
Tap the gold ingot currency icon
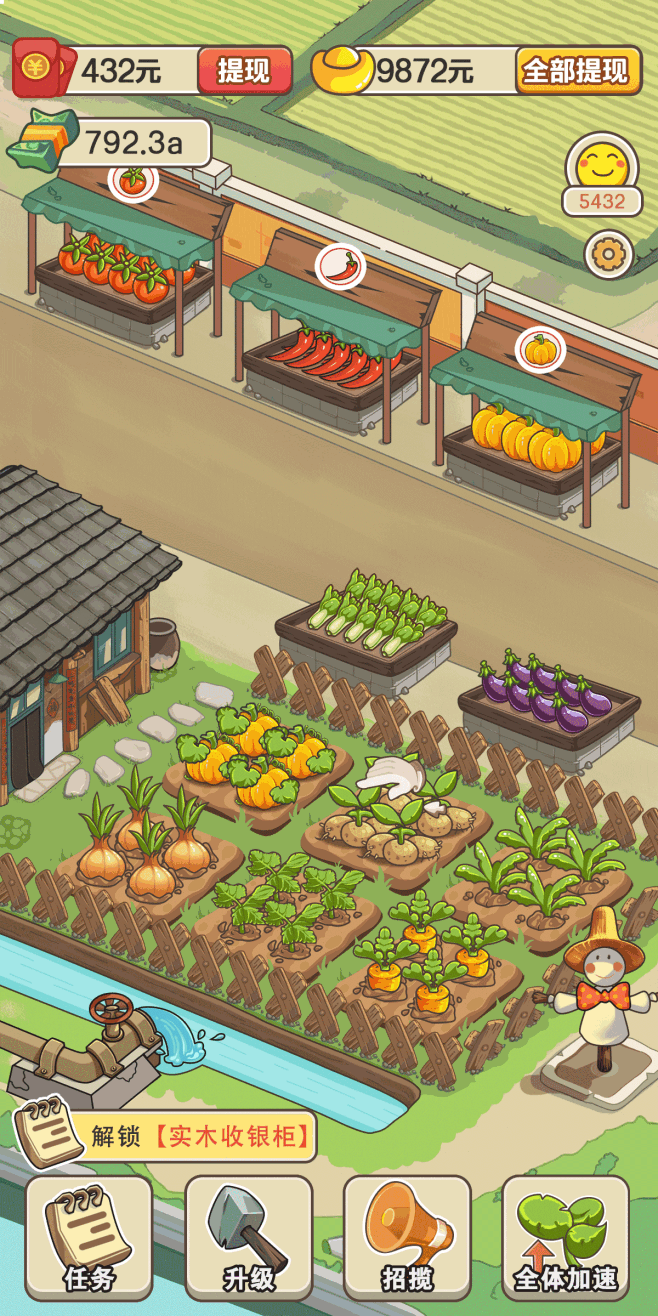342,70
